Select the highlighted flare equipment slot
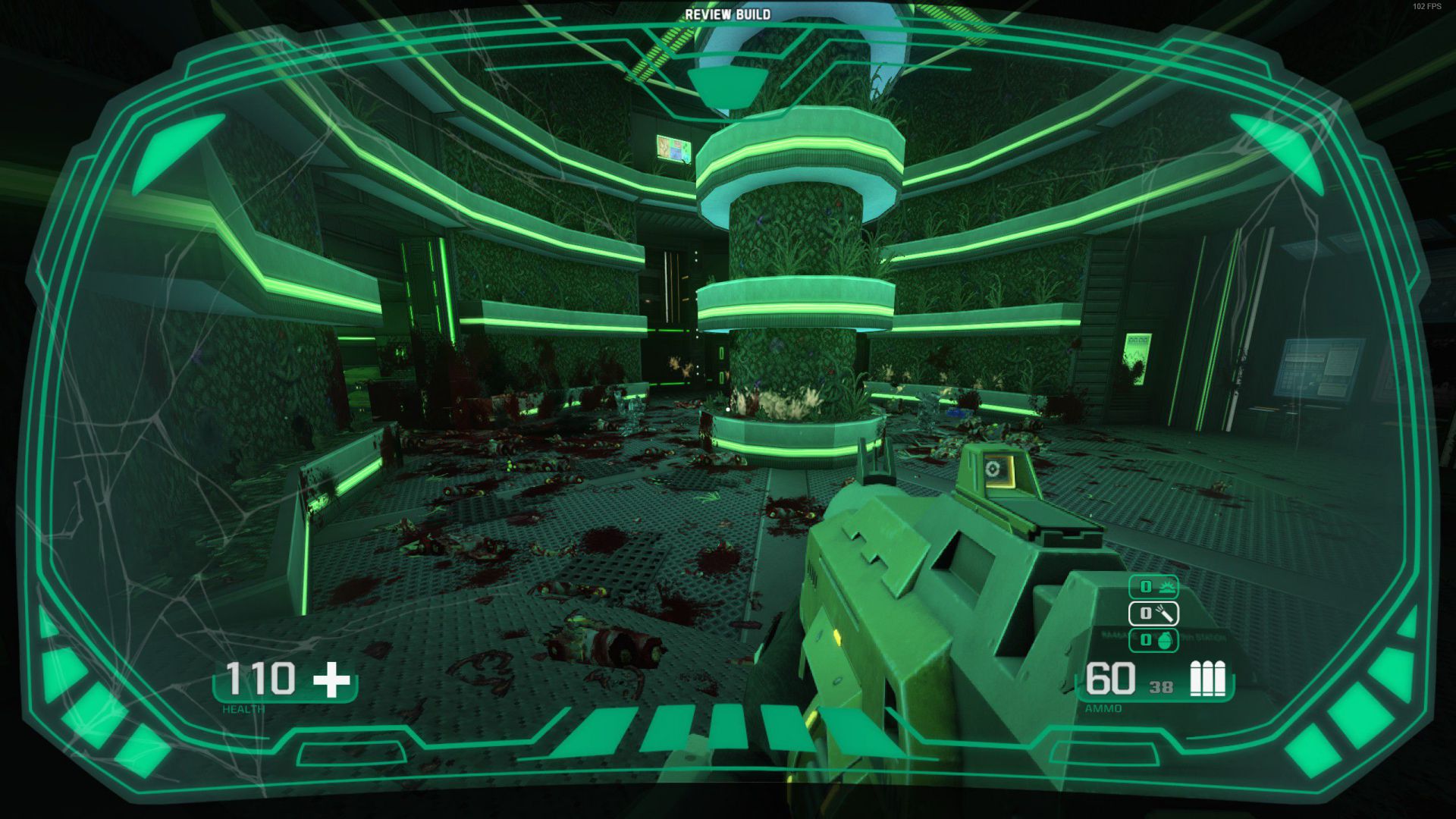The image size is (1456, 819). [1153, 613]
